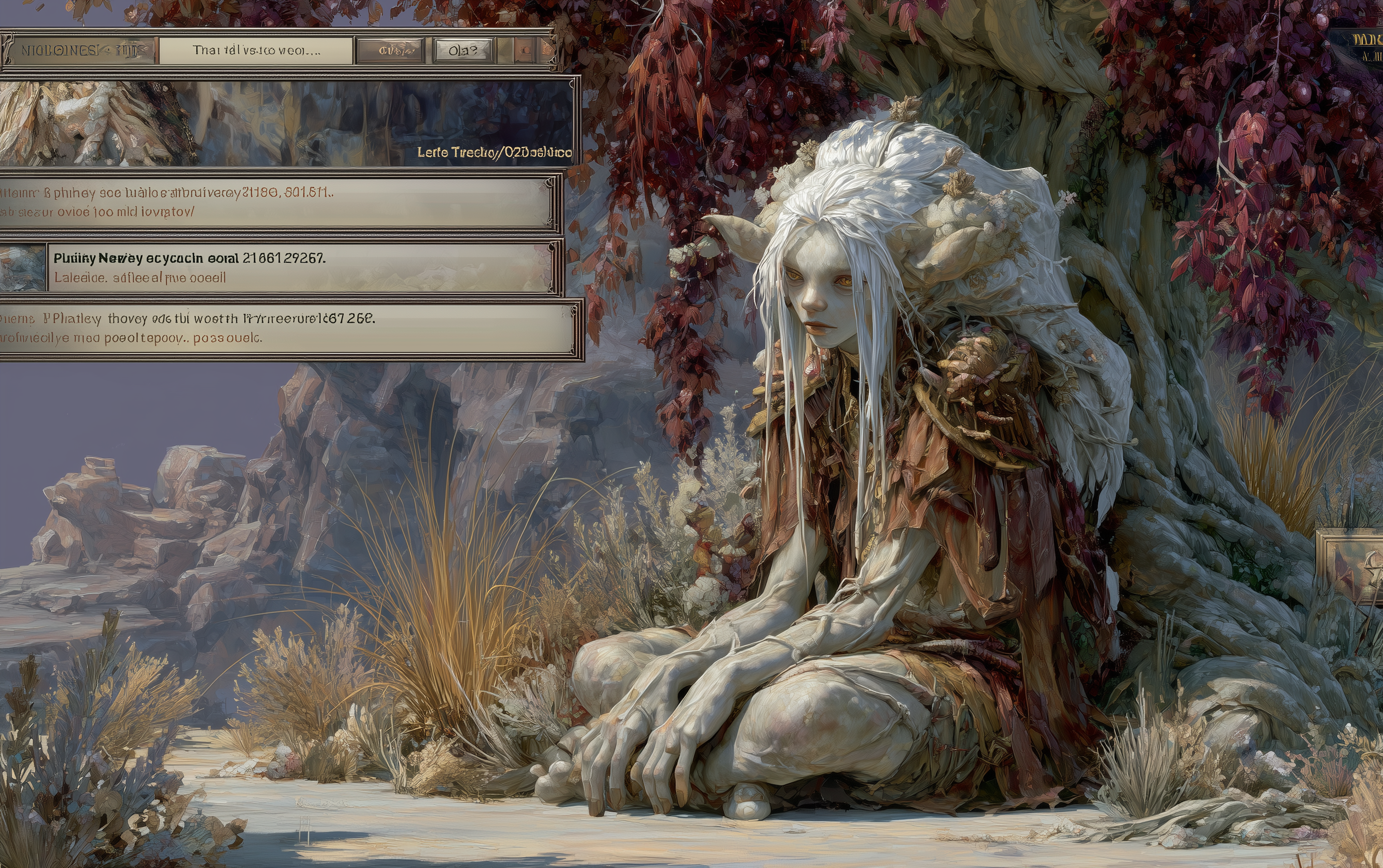Viewport: 1383px width, 868px height.
Task: Open the gold-lettered dark panel at the top-right edge
Action: [x=1362, y=46]
